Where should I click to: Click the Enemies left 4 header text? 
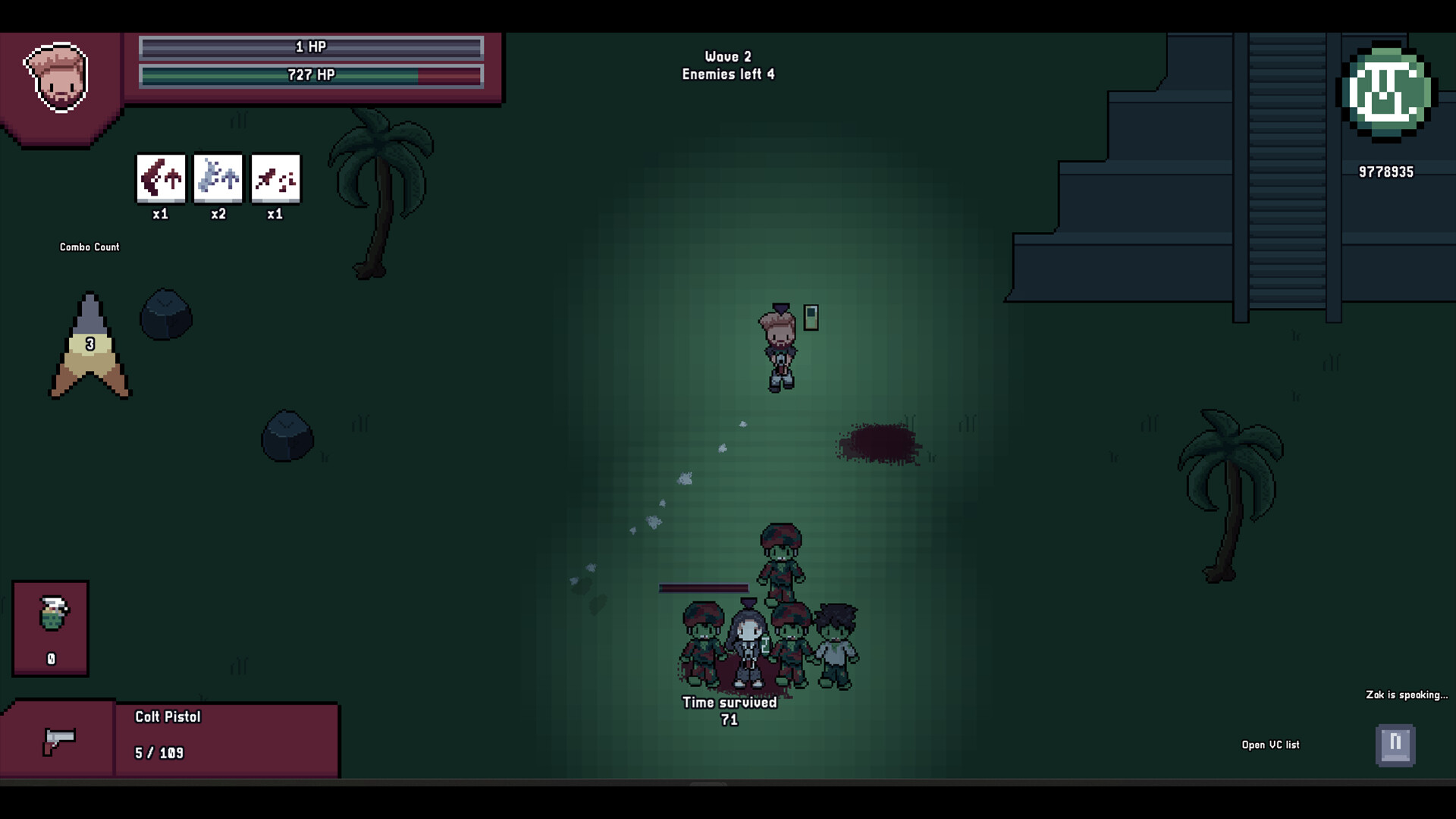click(x=728, y=74)
